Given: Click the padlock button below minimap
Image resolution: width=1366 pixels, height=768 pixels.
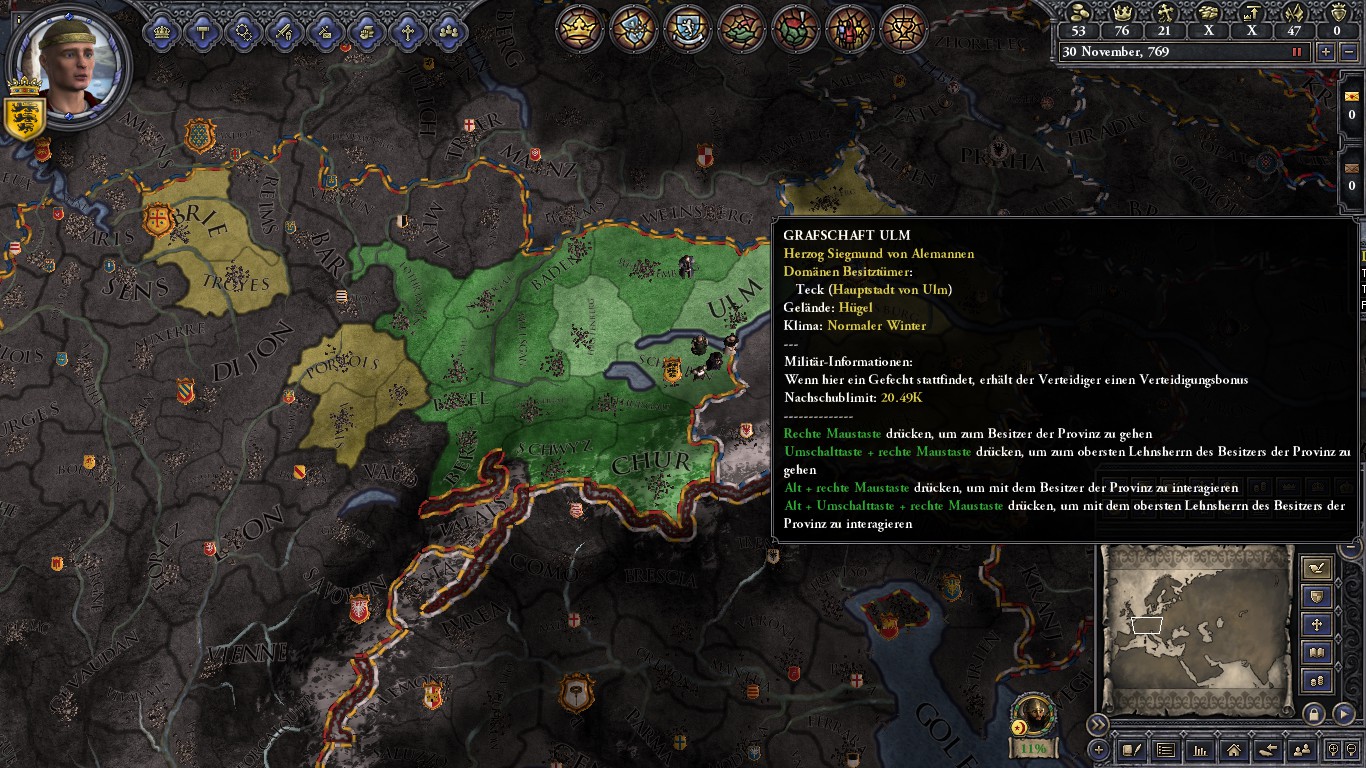Looking at the screenshot, I should click(1314, 714).
